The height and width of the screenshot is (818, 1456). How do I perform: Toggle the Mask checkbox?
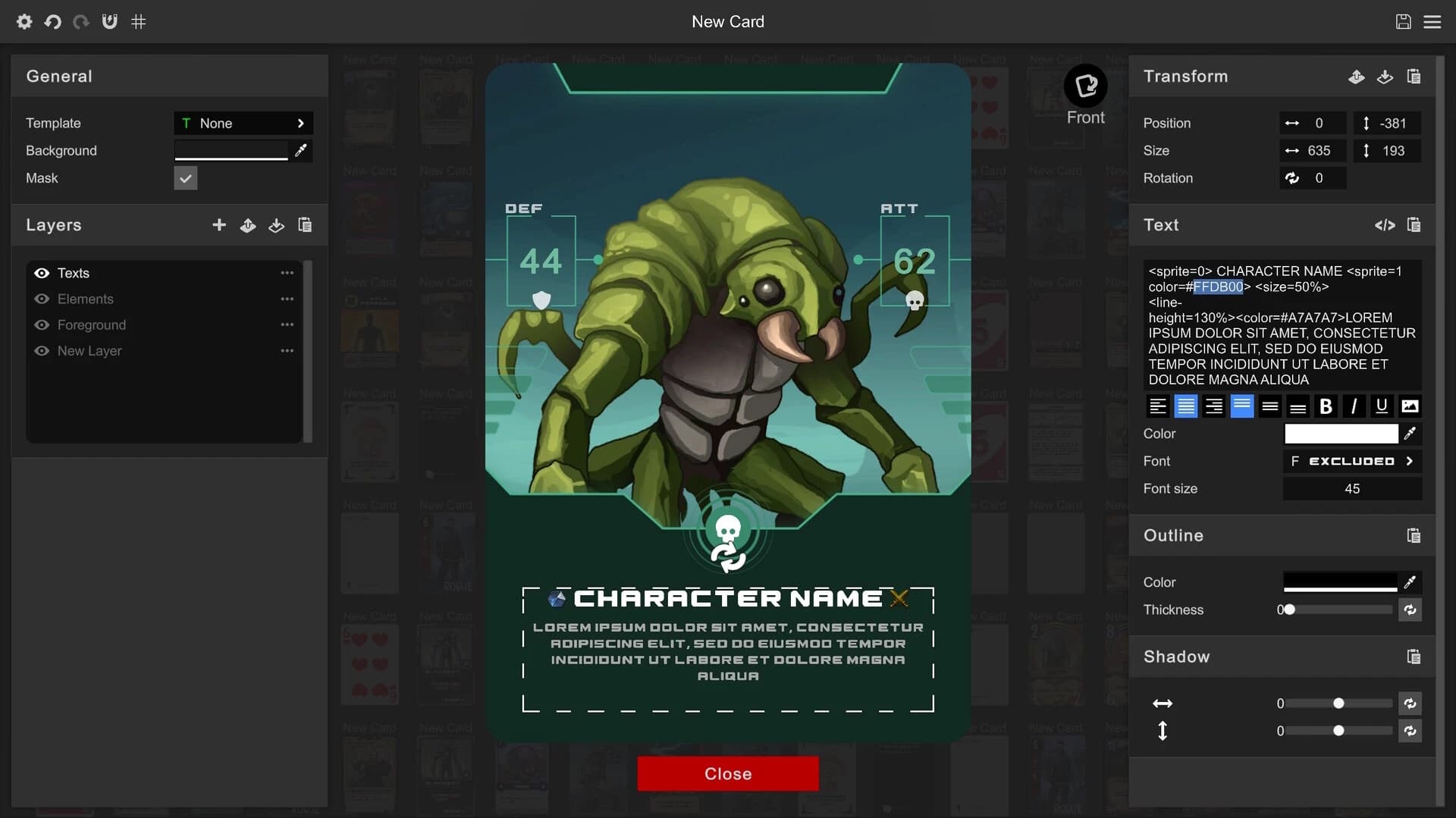tap(185, 178)
